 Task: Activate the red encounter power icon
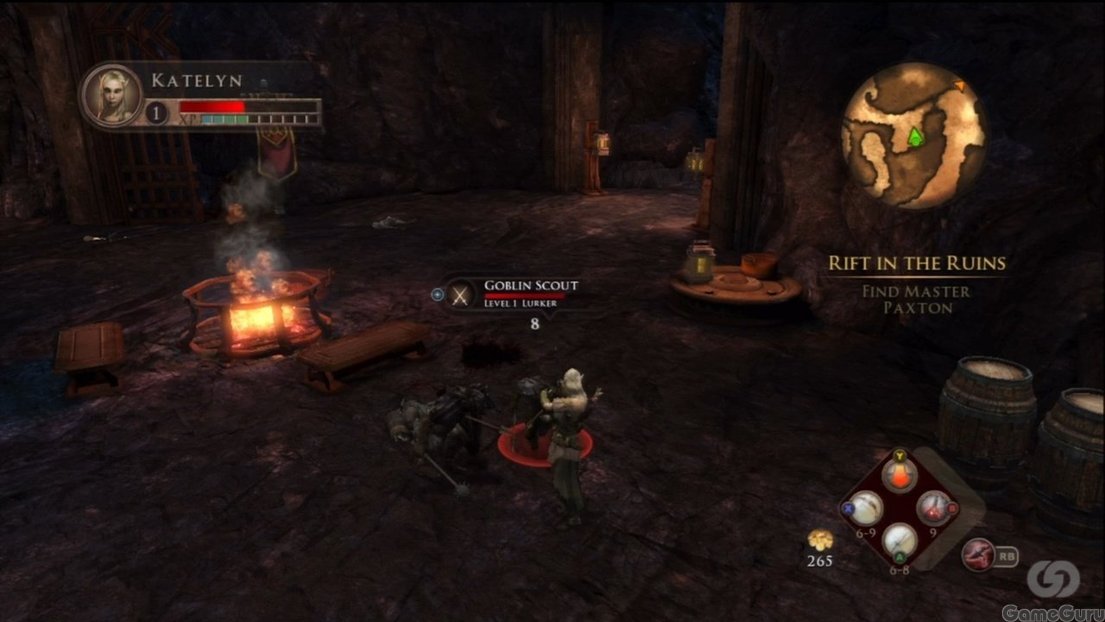click(x=977, y=553)
